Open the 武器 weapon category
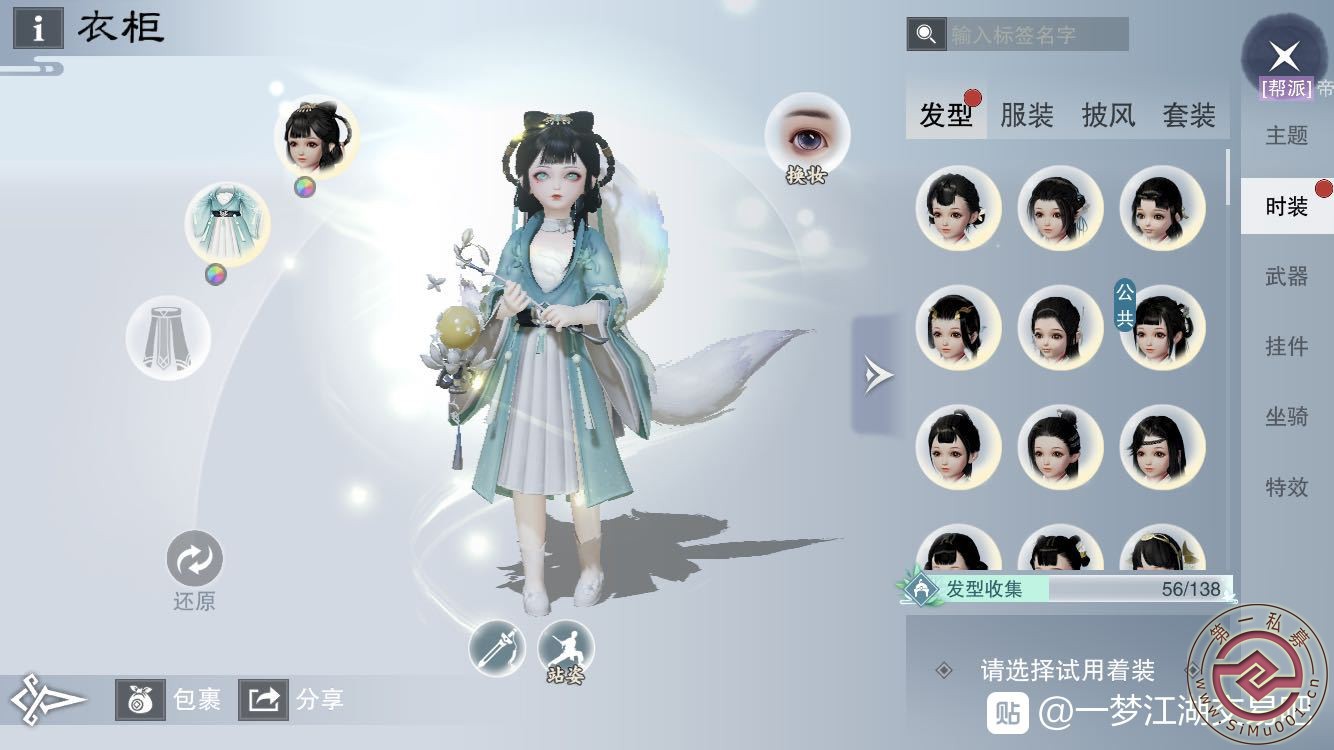This screenshot has width=1334, height=750. tap(1286, 276)
